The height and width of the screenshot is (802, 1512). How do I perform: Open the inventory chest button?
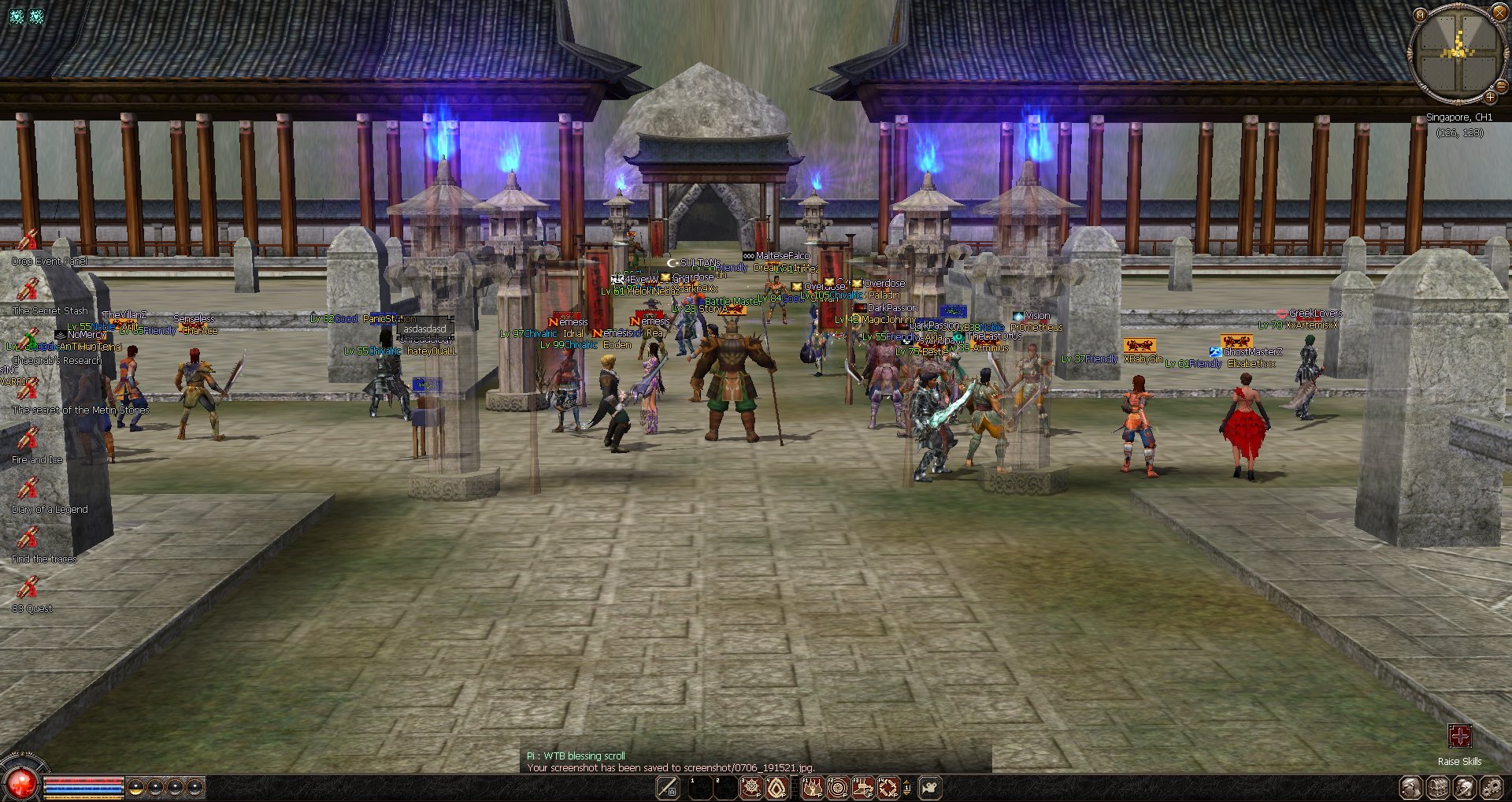point(1437,787)
